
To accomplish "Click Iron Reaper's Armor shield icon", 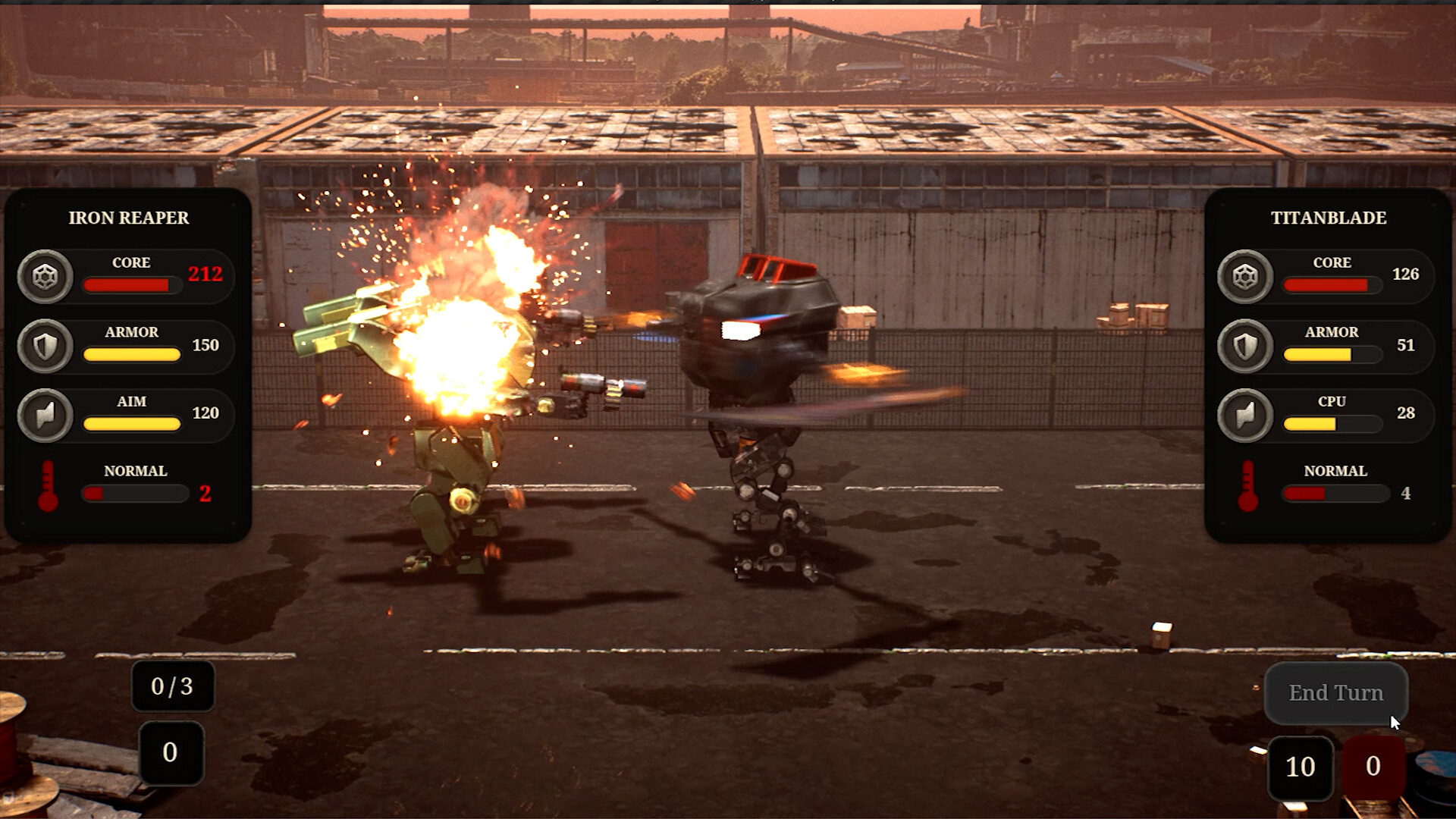I will (x=45, y=345).
